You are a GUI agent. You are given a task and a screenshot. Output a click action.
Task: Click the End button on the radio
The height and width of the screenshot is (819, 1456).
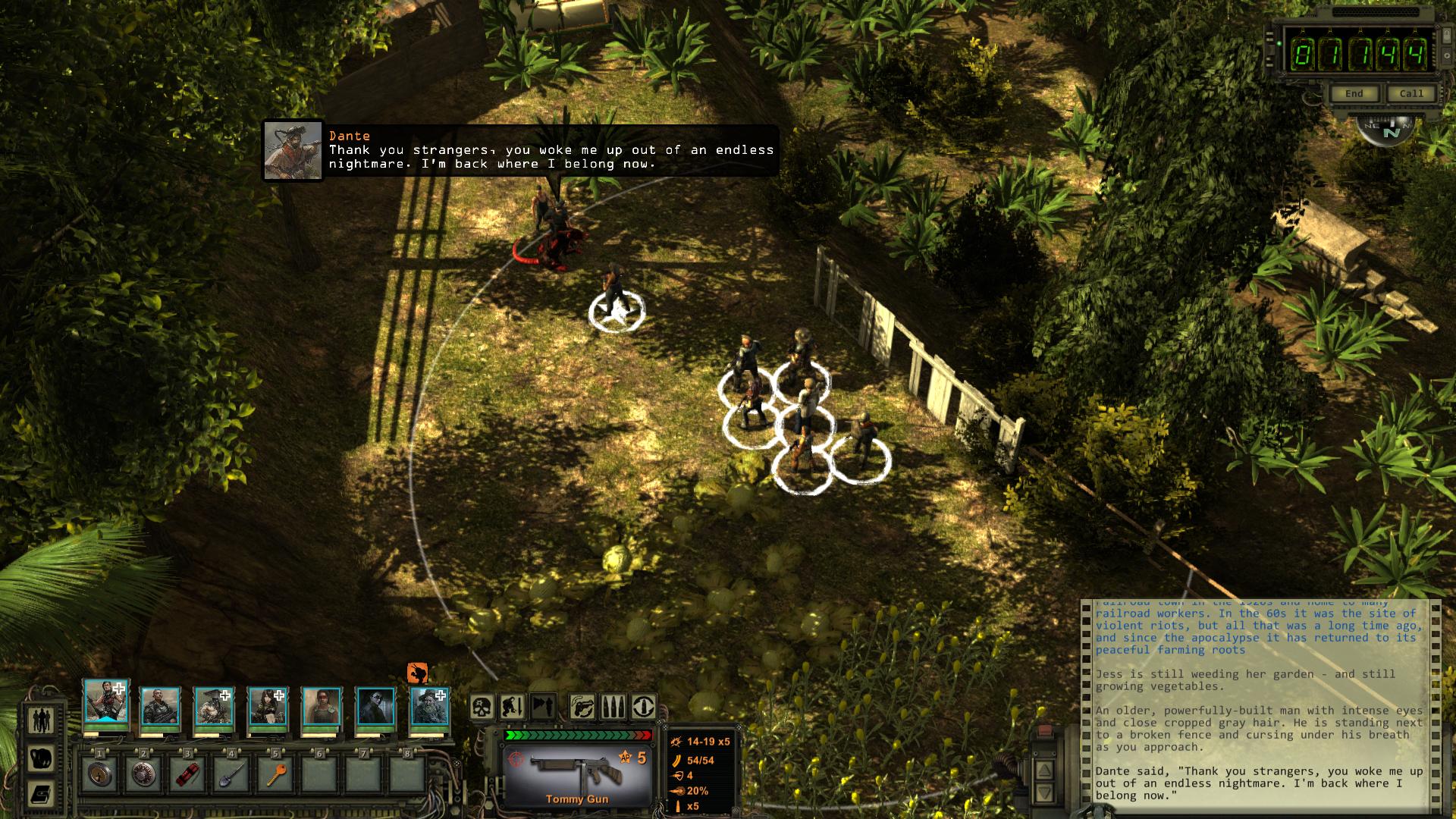[1354, 93]
